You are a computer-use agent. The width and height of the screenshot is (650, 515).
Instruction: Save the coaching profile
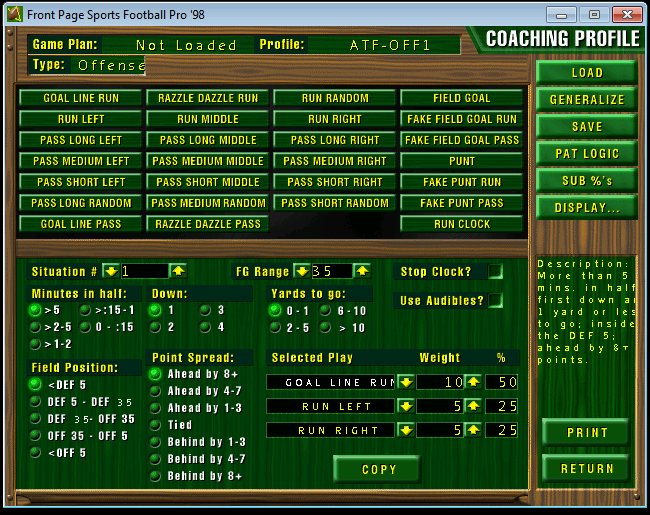coord(586,126)
